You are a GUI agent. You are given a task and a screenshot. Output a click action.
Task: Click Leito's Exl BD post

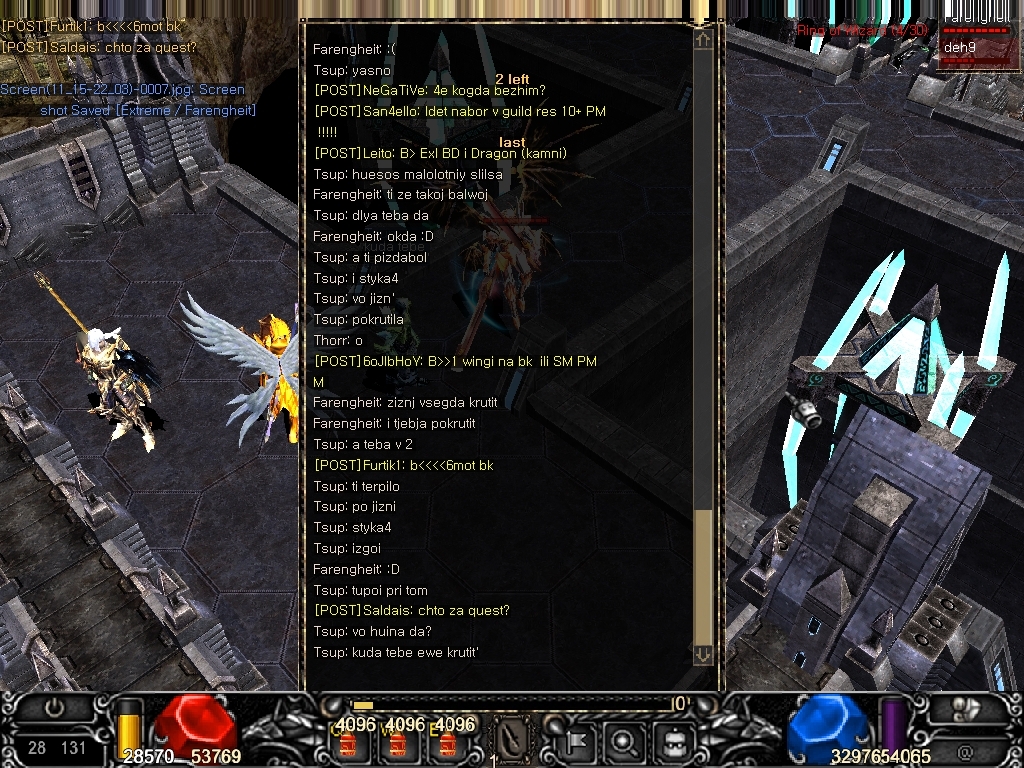(x=440, y=153)
